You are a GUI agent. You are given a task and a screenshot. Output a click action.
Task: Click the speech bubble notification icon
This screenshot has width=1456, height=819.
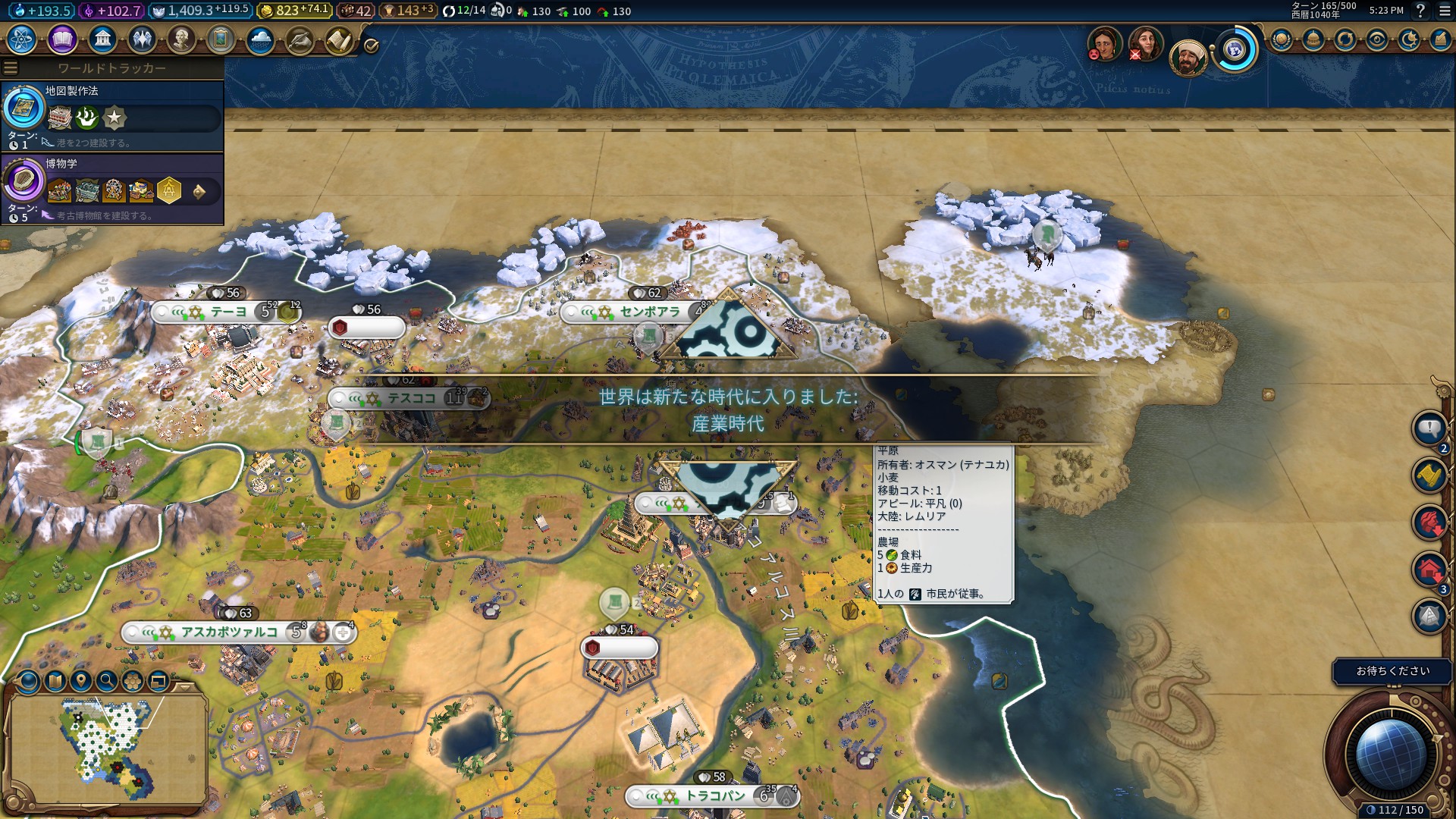pos(1429,429)
